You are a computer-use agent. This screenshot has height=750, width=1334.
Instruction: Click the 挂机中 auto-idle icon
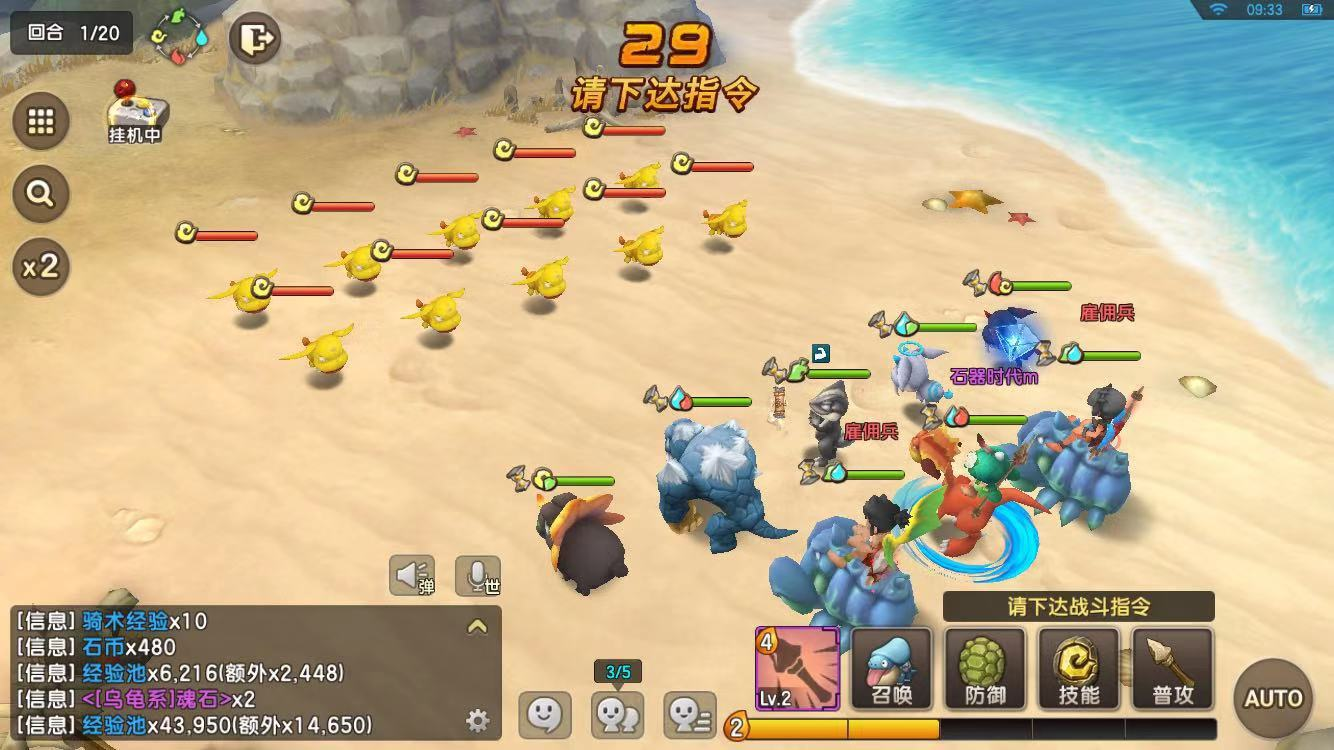point(135,112)
